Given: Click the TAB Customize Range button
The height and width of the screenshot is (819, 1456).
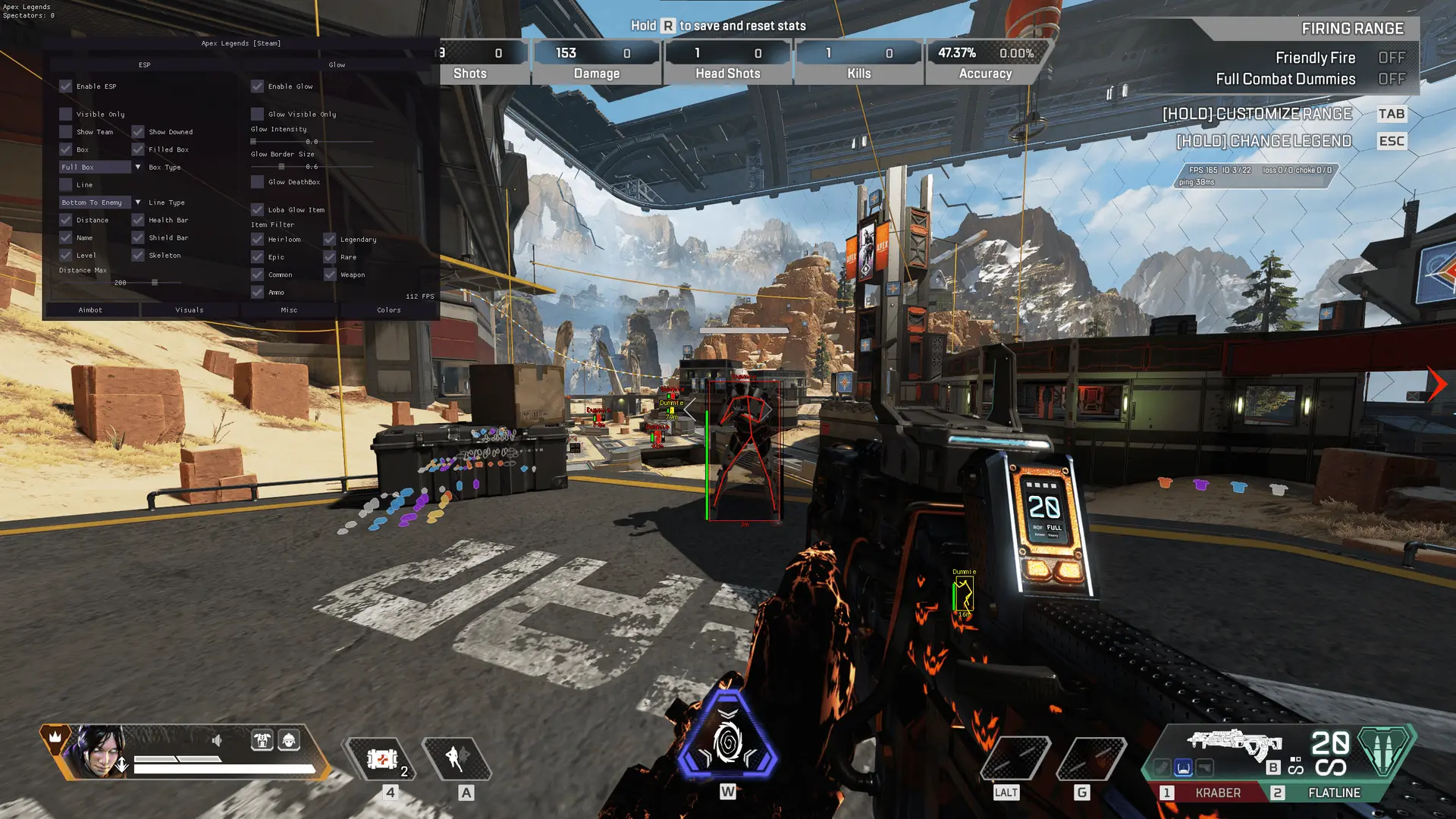Looking at the screenshot, I should [x=1391, y=115].
